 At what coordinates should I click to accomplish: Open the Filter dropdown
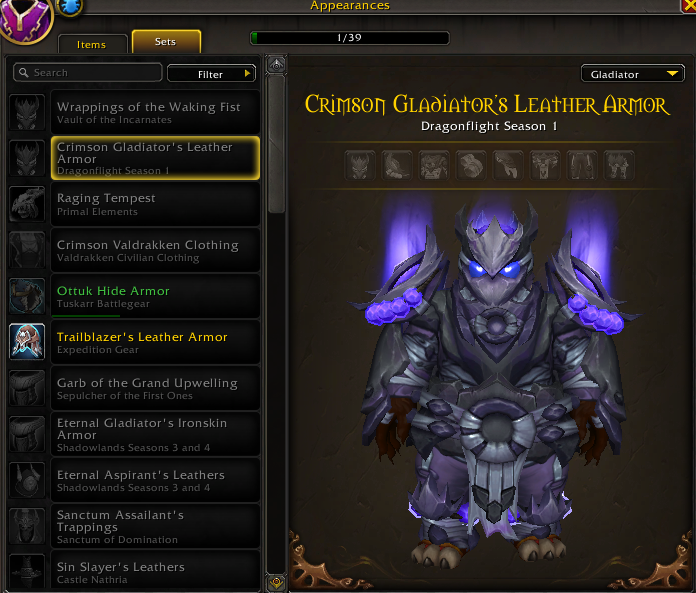point(211,74)
